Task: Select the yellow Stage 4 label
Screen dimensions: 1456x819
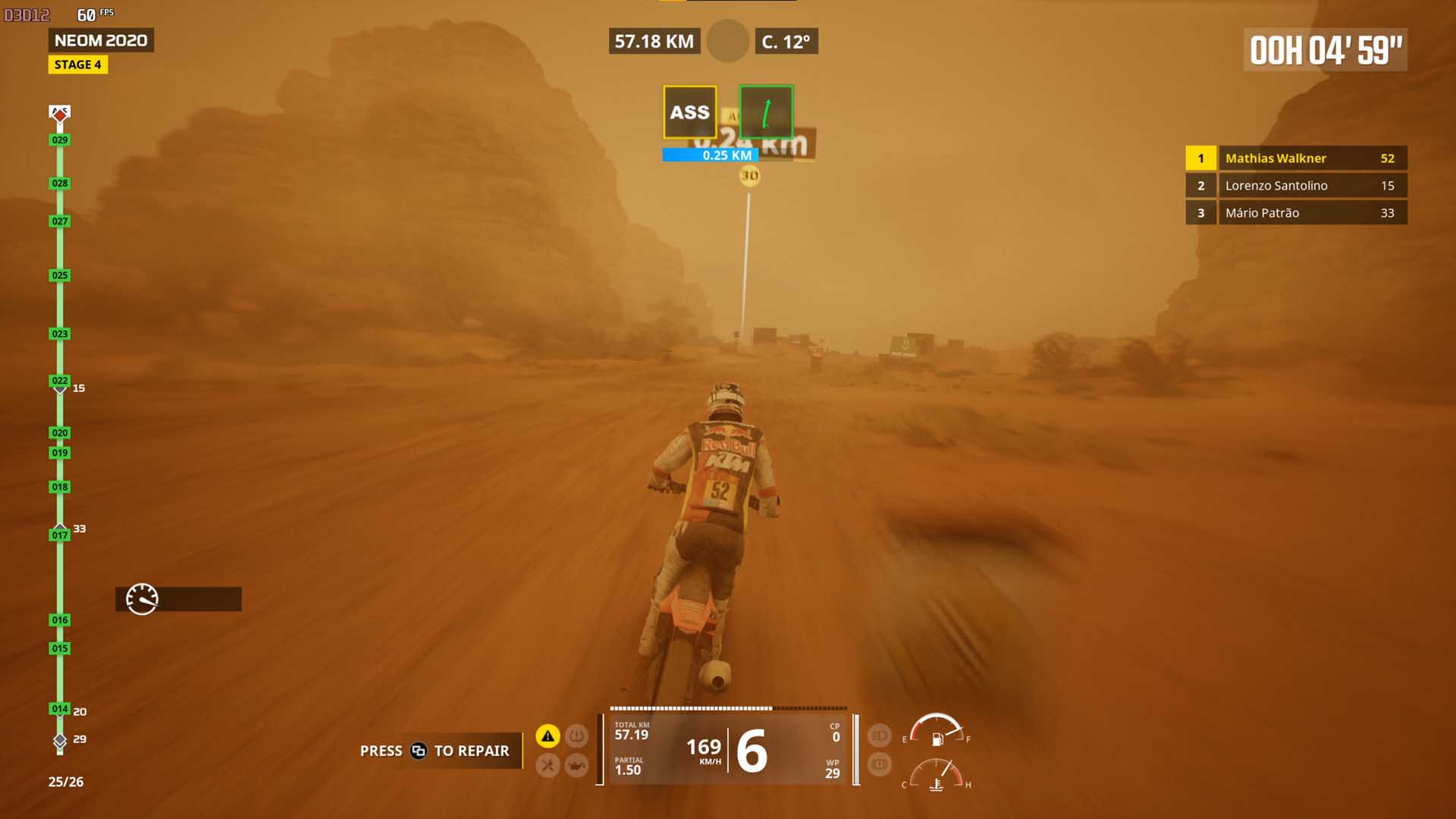Action: 78,65
